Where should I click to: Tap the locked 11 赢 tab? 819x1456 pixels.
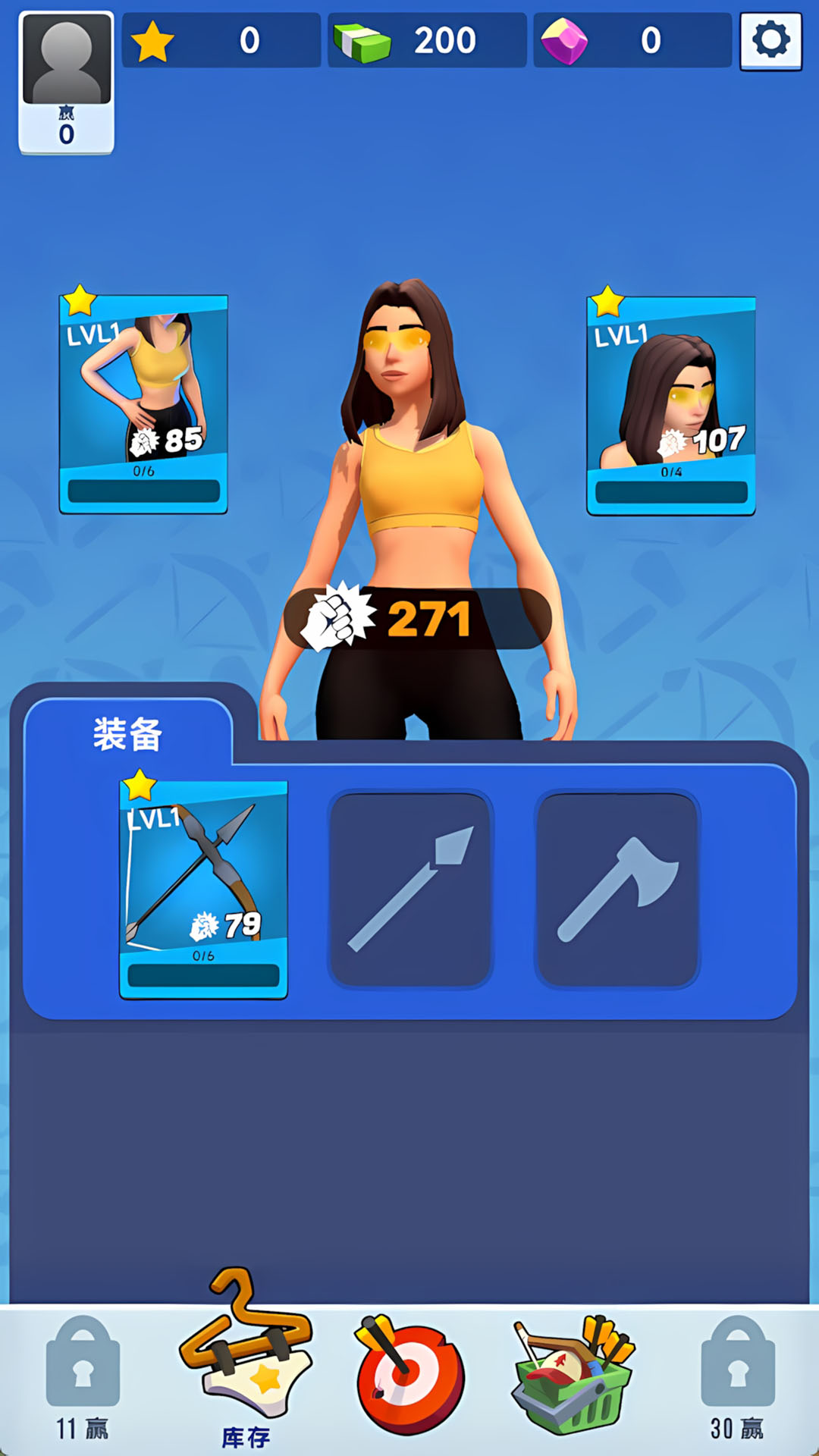[83, 1377]
